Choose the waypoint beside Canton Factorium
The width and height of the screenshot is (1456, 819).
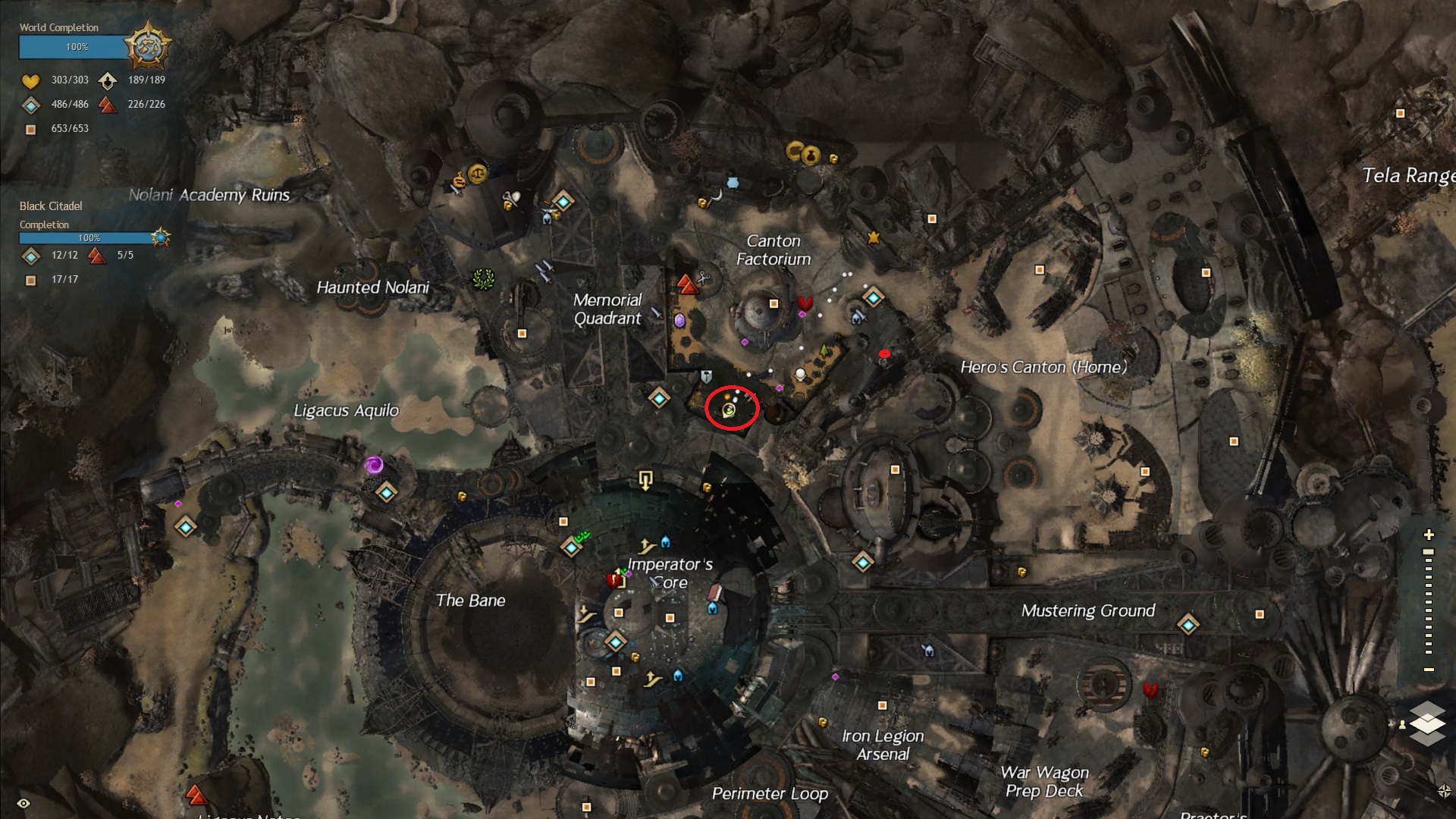point(873,297)
